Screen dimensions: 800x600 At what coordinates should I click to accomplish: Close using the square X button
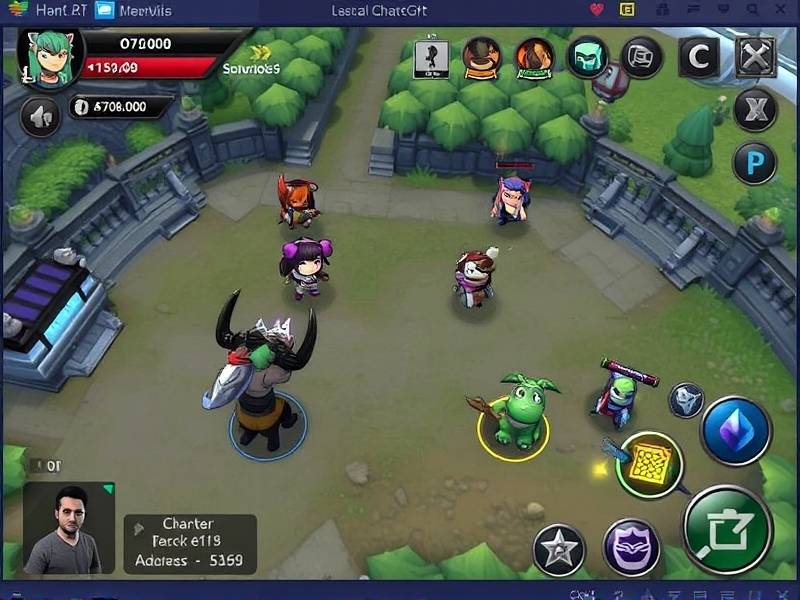click(756, 58)
